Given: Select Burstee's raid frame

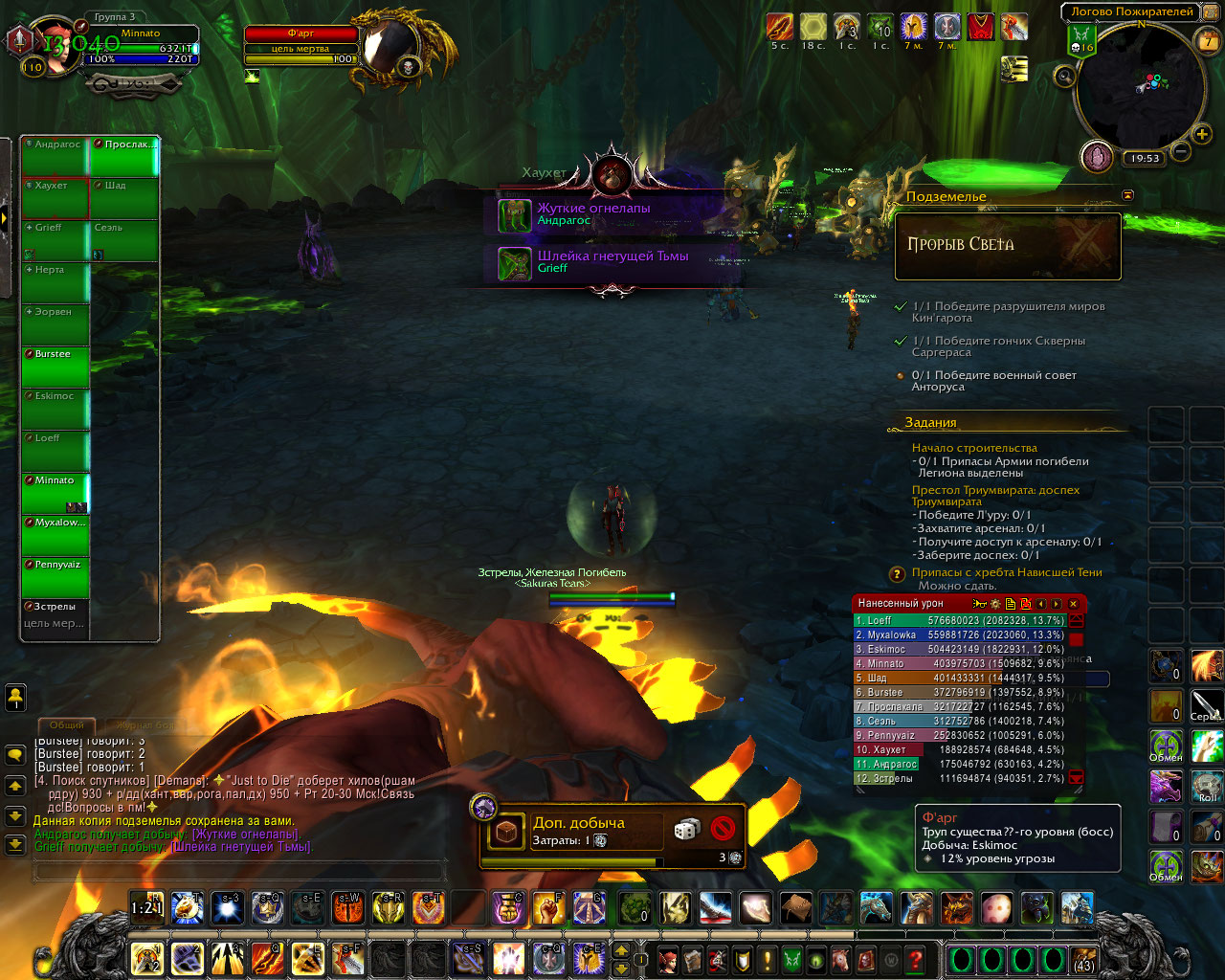Looking at the screenshot, I should 56,367.
